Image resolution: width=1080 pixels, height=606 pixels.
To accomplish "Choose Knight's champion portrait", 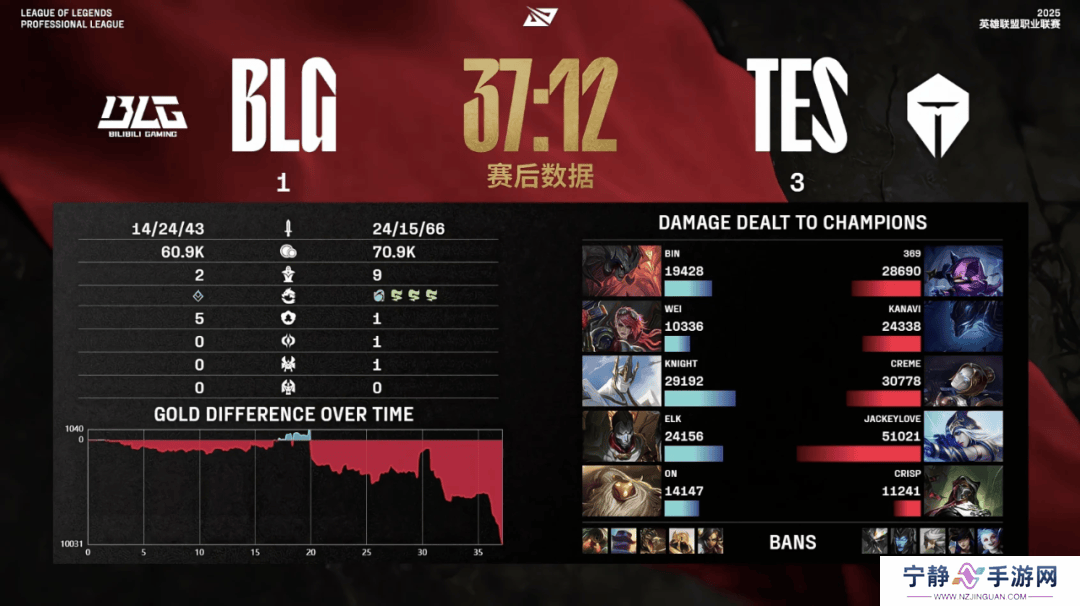I will pos(621,381).
